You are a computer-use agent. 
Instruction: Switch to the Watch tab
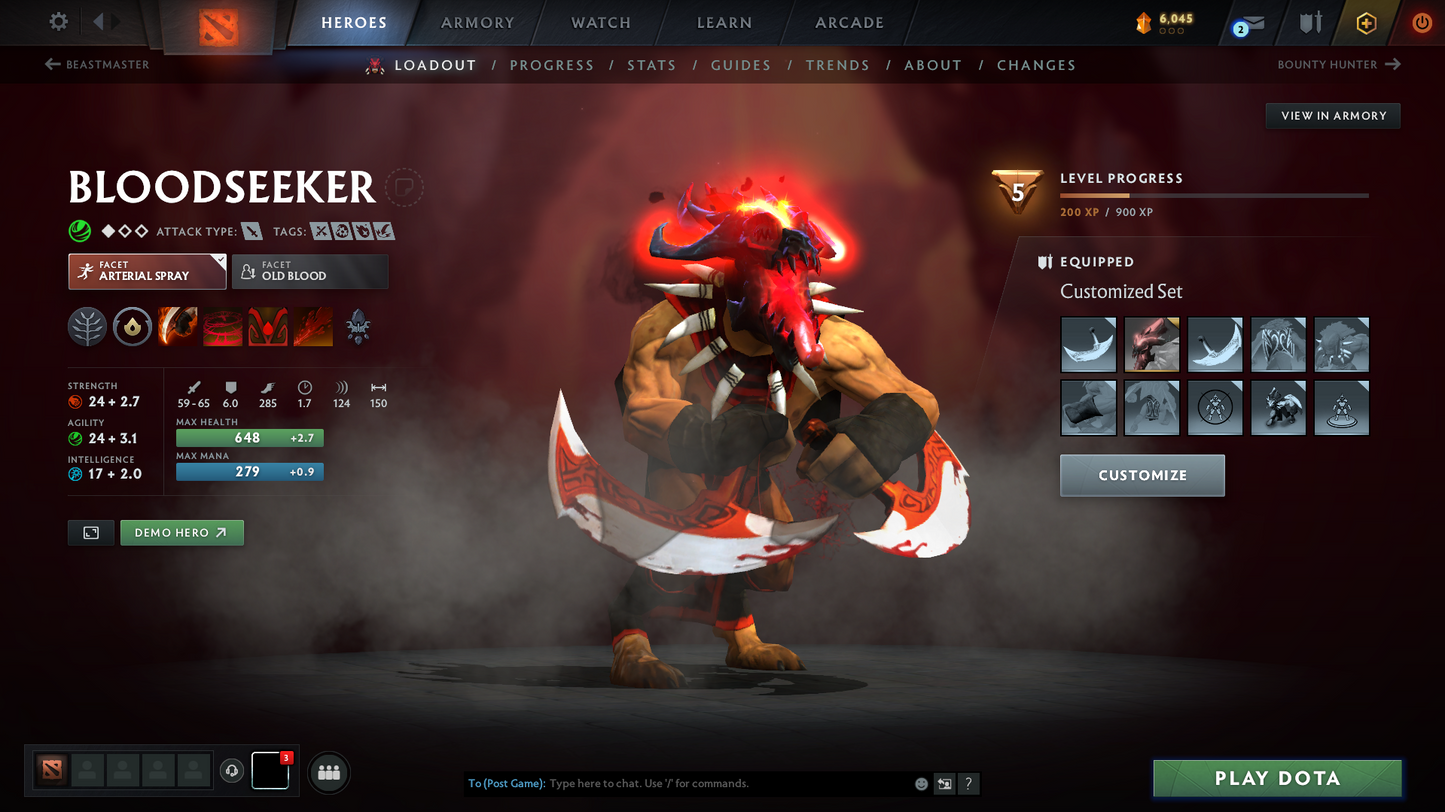pyautogui.click(x=600, y=23)
